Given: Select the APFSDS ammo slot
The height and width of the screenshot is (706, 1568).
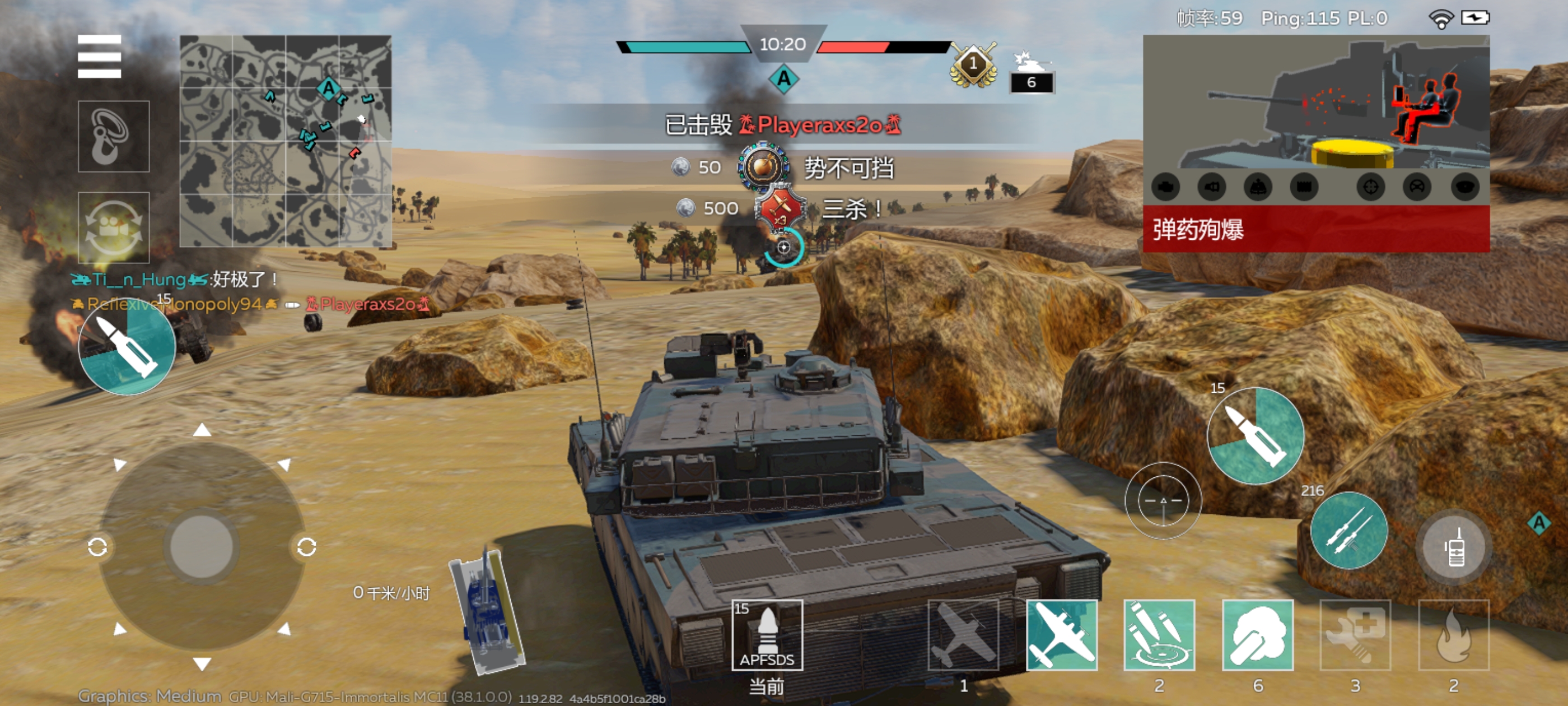Looking at the screenshot, I should tap(767, 635).
